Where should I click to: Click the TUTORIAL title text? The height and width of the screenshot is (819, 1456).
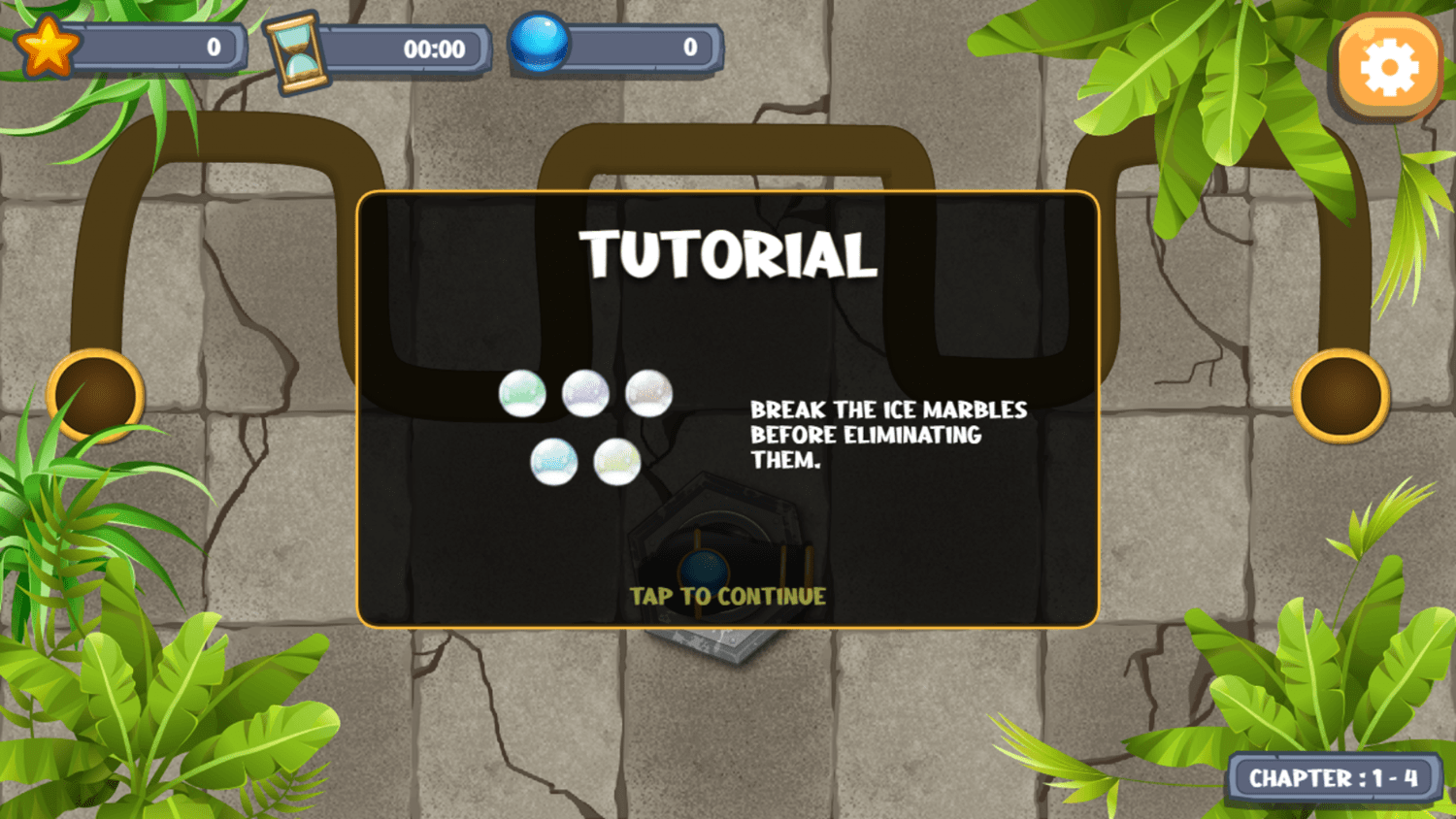point(728,255)
